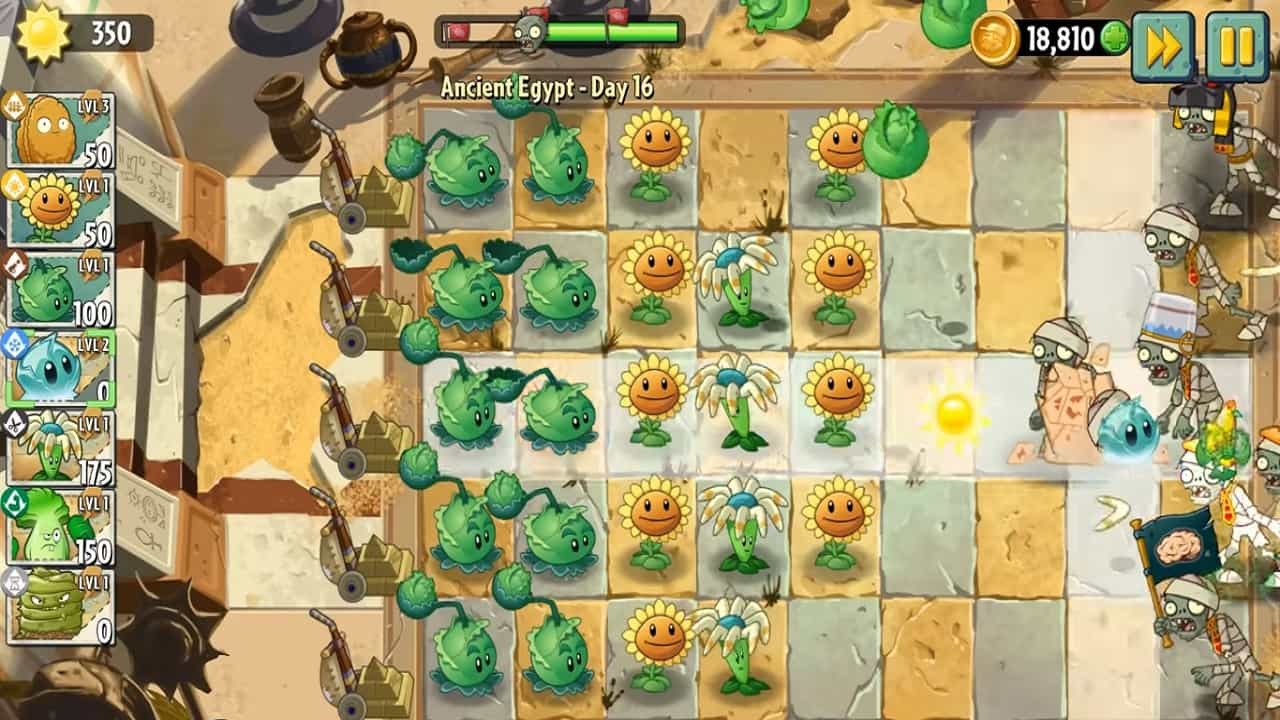The height and width of the screenshot is (720, 1280).
Task: Click the sun counter in the top-left corner
Action: point(70,30)
